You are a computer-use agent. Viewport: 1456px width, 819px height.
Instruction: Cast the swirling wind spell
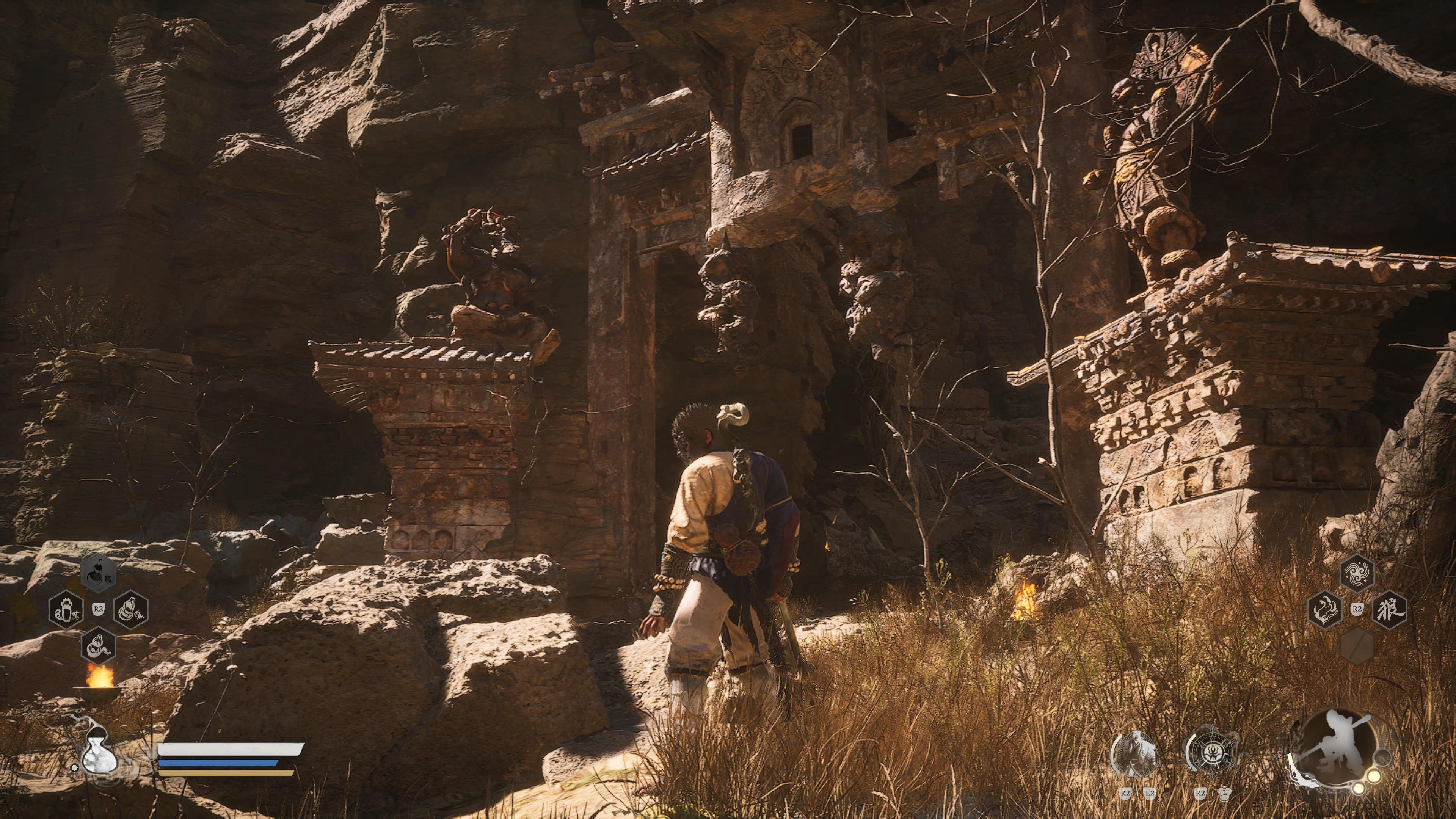(x=1357, y=574)
